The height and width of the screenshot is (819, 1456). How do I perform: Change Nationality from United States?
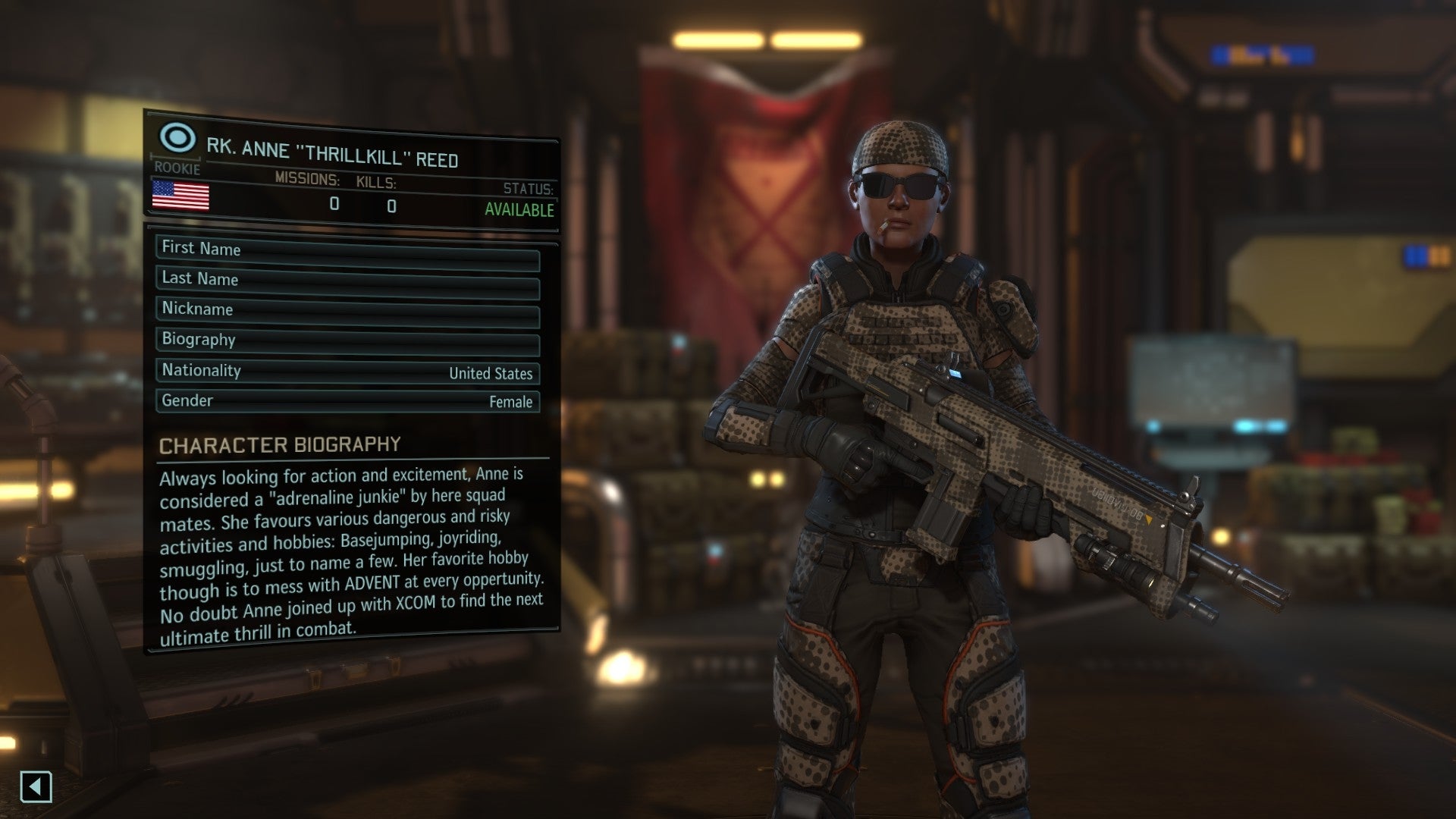point(347,372)
